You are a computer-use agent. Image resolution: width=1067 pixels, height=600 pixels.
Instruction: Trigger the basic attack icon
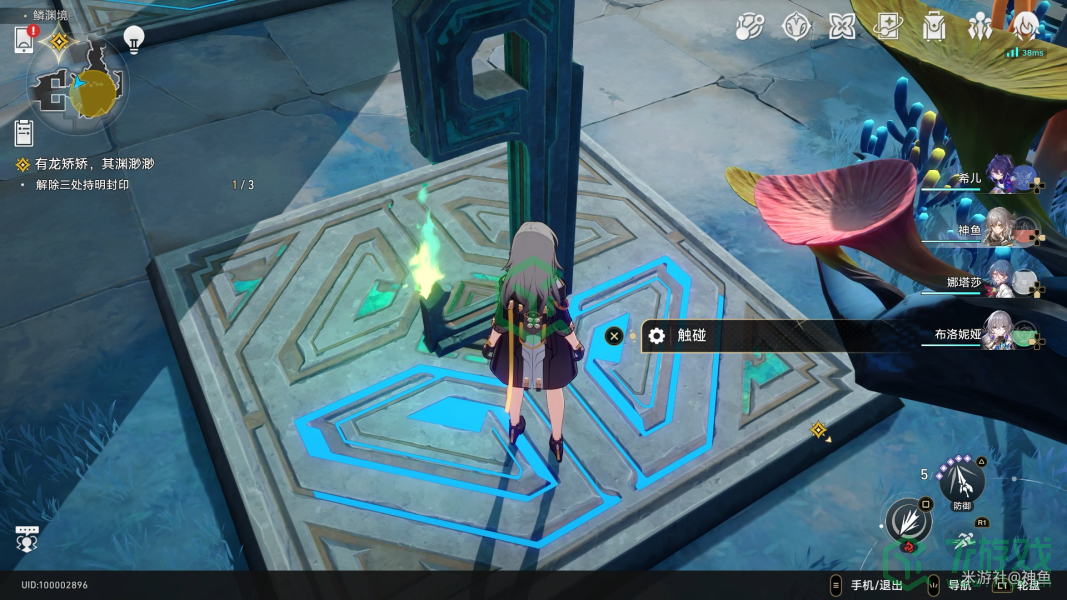point(908,522)
